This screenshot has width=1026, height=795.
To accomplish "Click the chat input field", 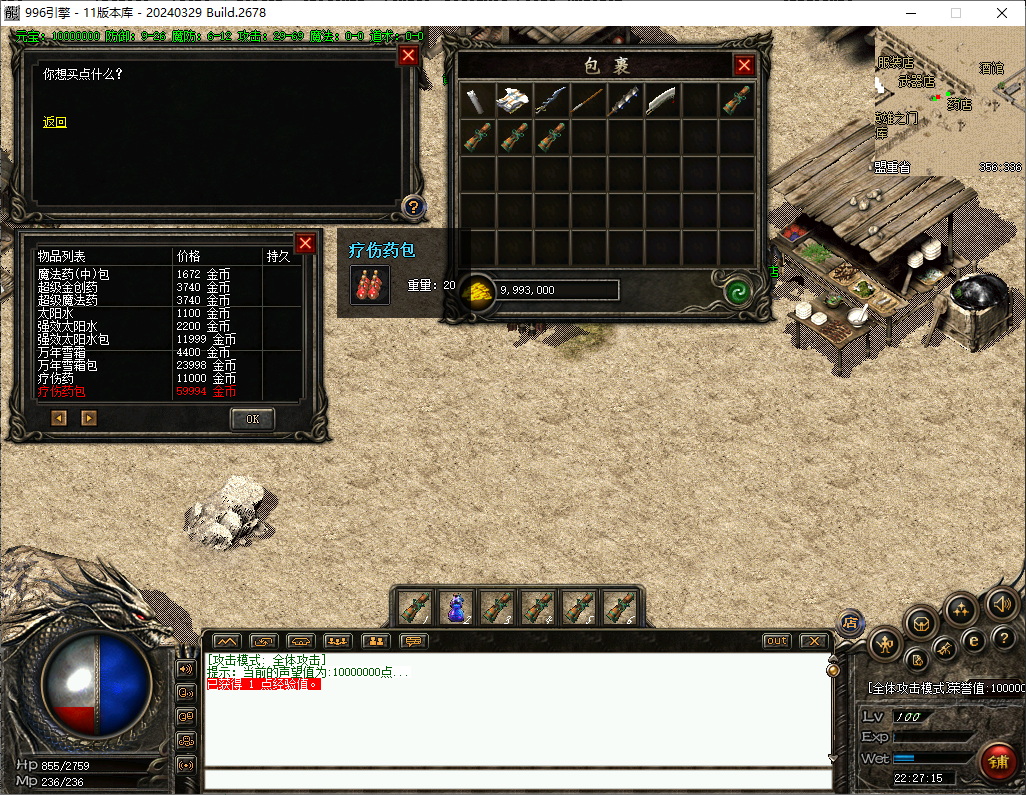I will click(515, 780).
